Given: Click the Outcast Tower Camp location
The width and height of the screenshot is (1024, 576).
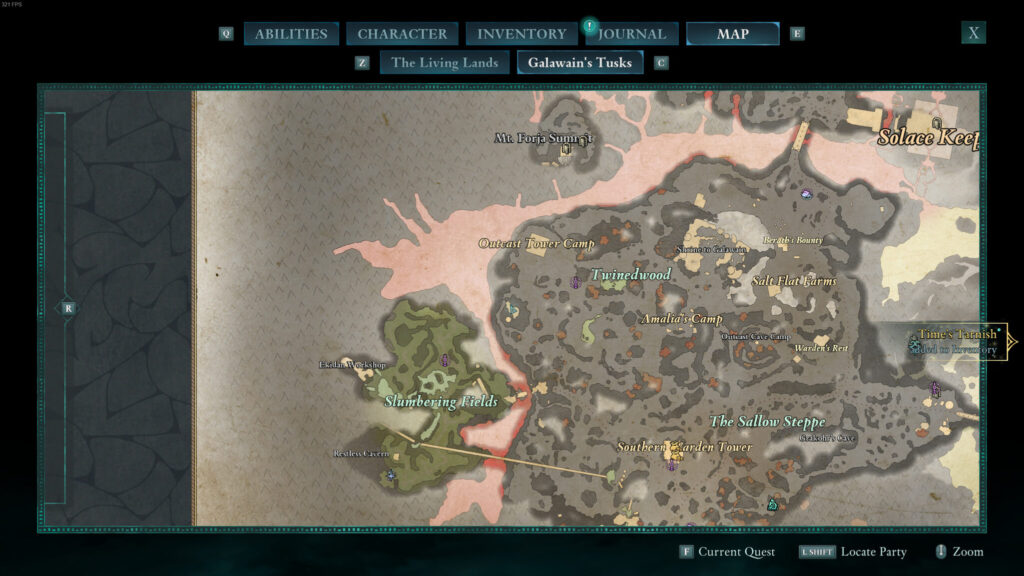Looking at the screenshot, I should pos(536,243).
